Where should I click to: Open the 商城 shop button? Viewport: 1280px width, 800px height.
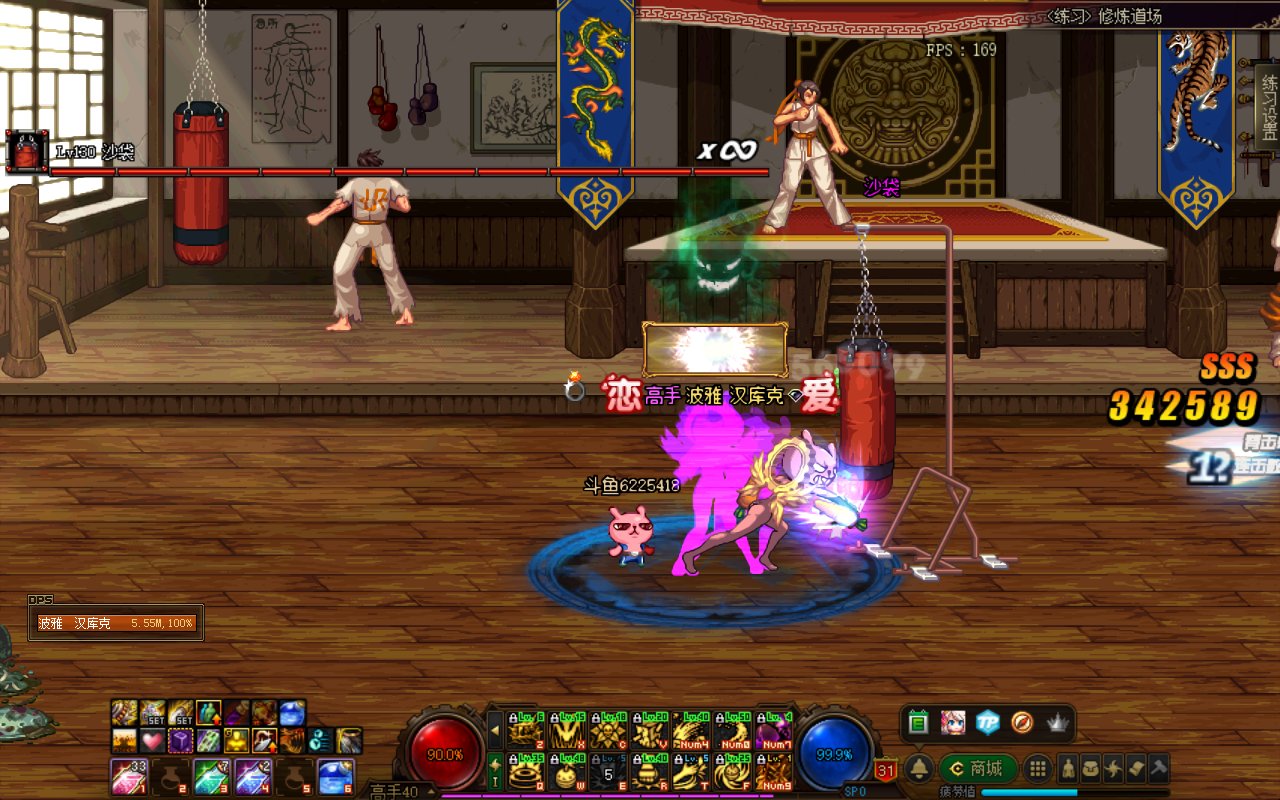click(x=978, y=768)
